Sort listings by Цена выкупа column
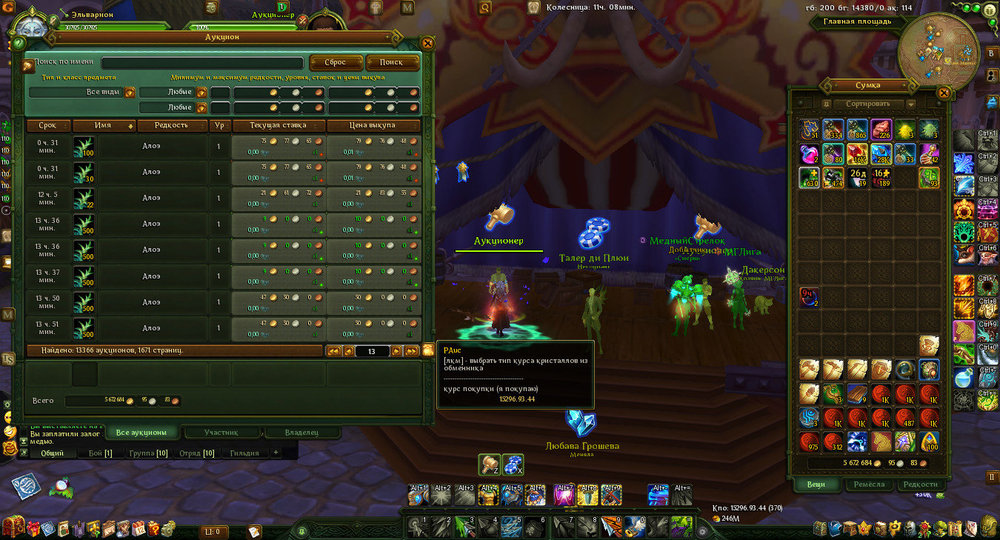Viewport: 1000px width, 540px height. pyautogui.click(x=372, y=126)
